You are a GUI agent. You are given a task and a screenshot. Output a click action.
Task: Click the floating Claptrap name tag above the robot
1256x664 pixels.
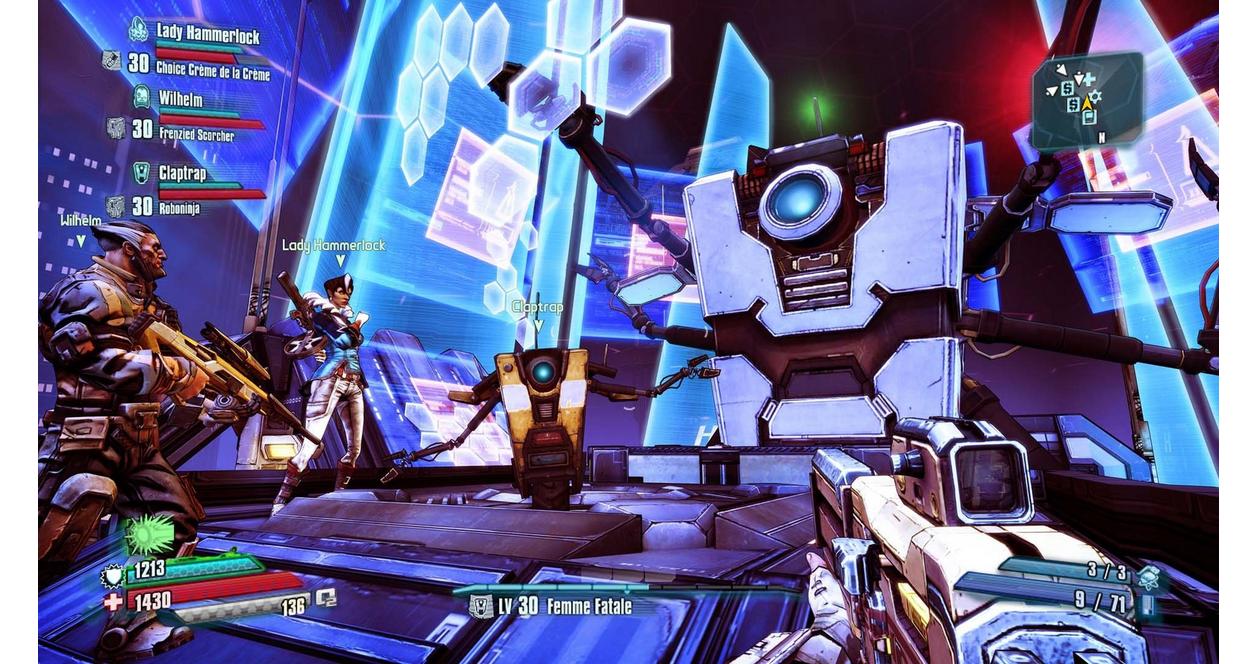(537, 306)
